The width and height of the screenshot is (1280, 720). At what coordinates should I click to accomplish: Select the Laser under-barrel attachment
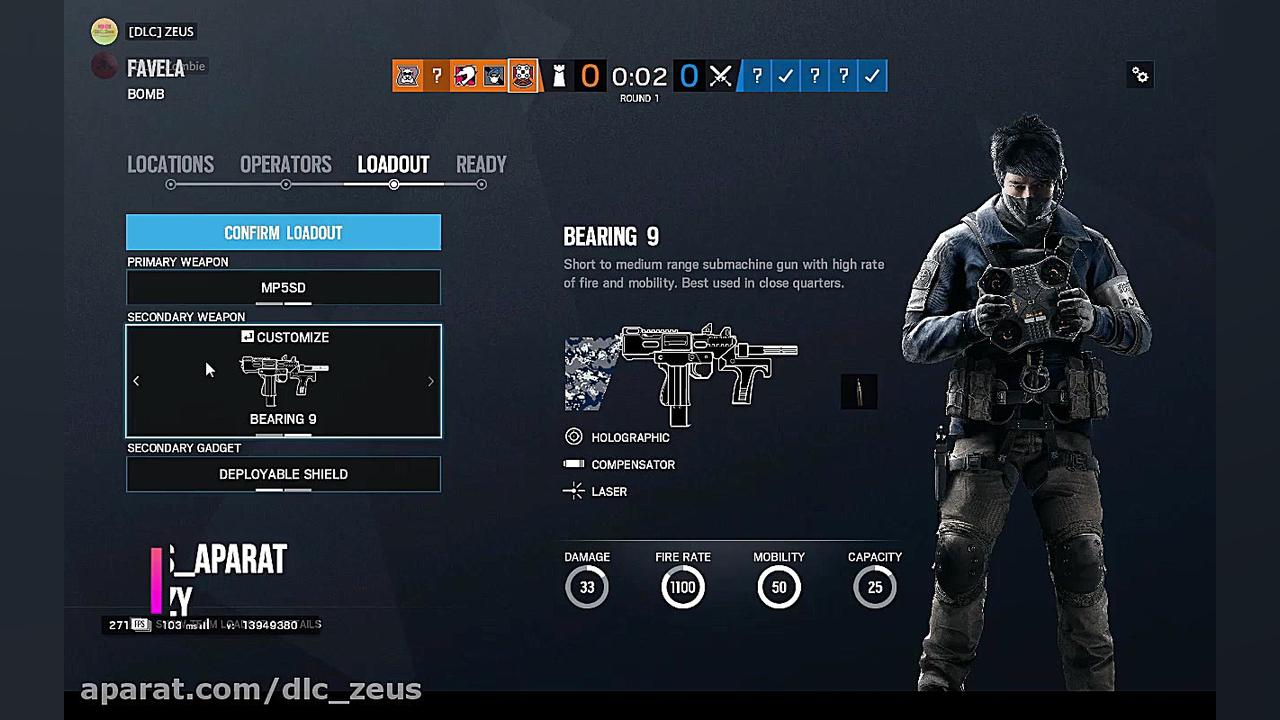pyautogui.click(x=608, y=491)
